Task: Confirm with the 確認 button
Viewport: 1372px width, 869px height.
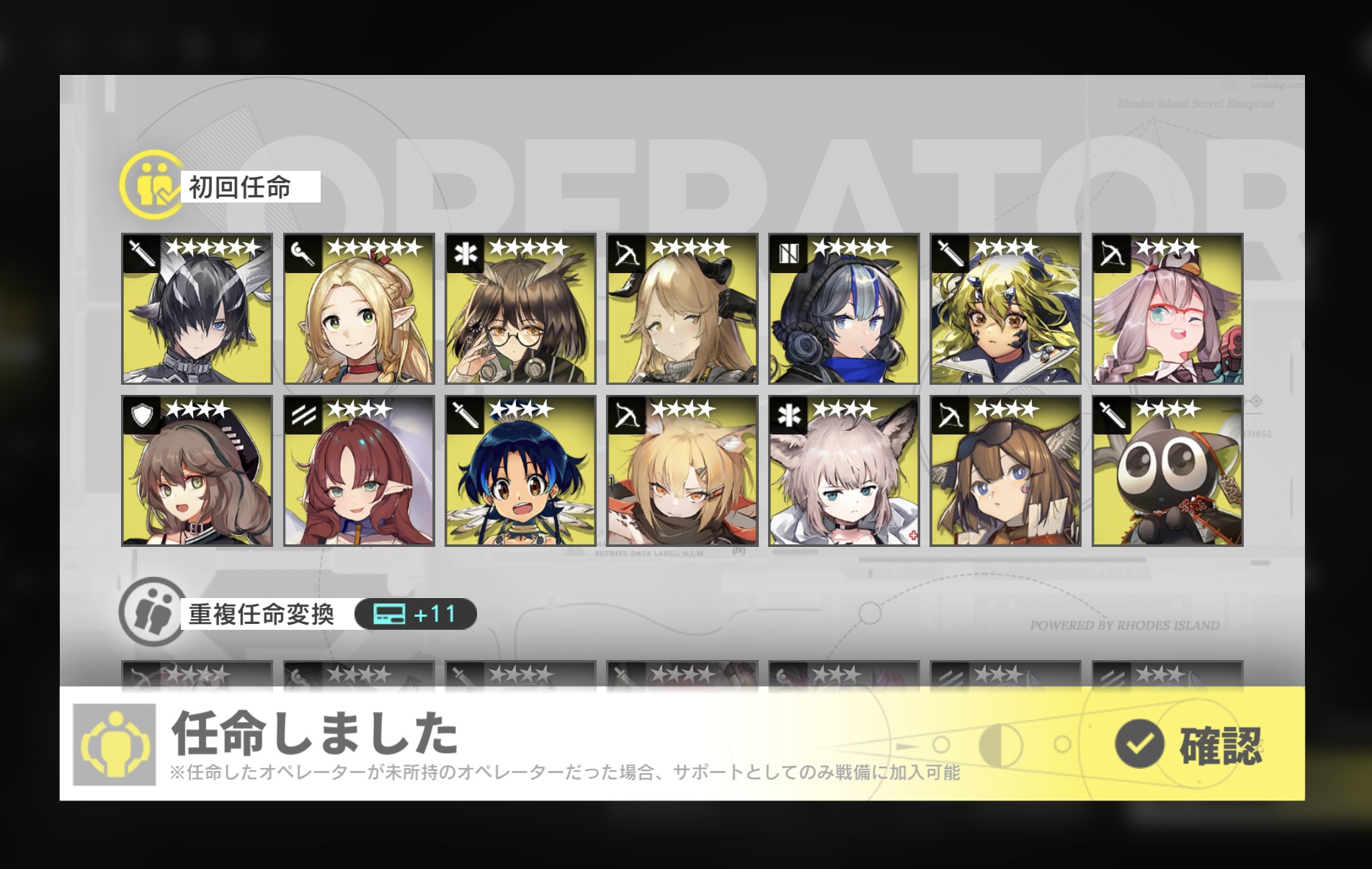Action: (x=1188, y=744)
